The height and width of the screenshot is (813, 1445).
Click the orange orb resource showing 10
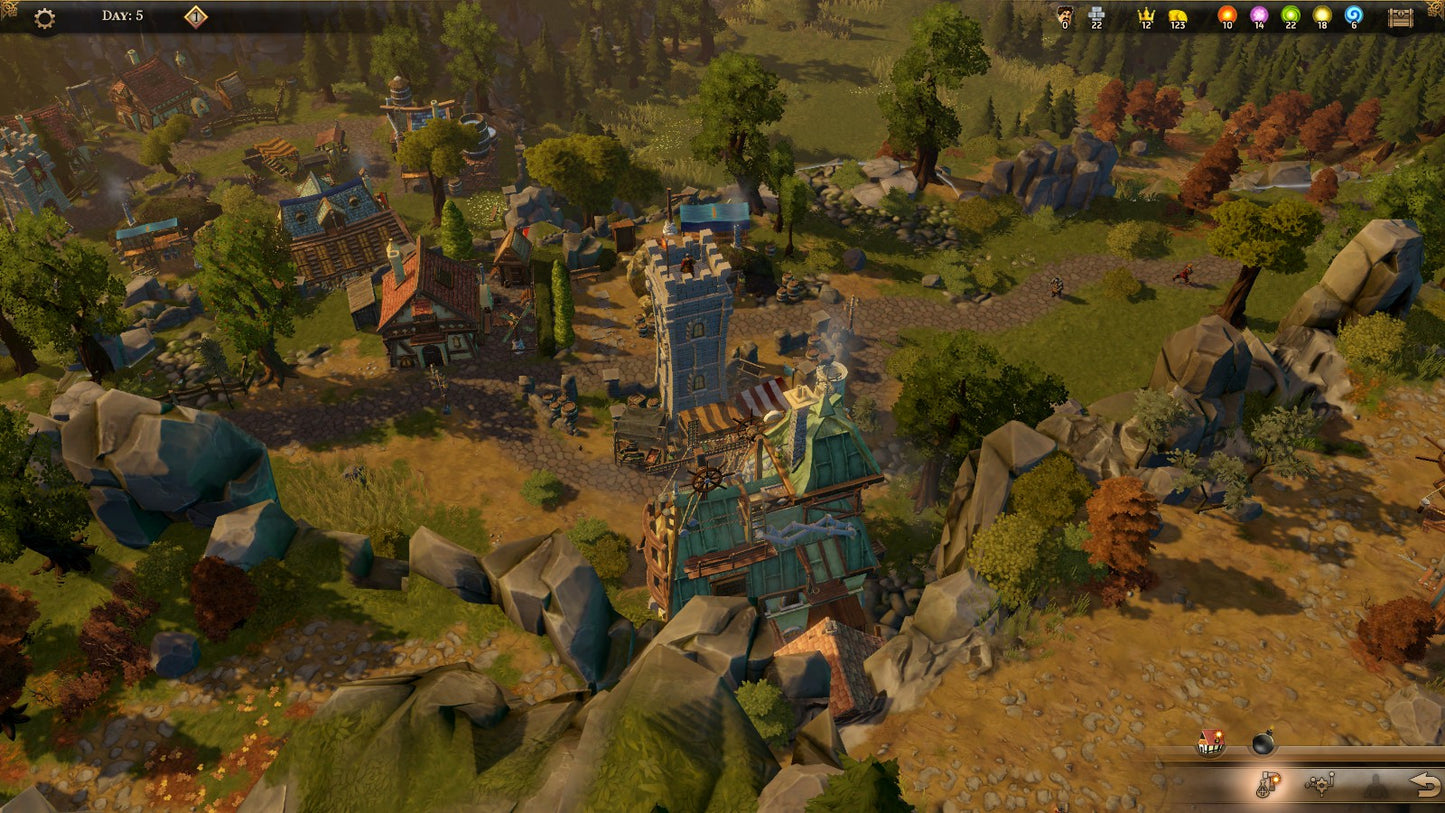click(x=1226, y=16)
